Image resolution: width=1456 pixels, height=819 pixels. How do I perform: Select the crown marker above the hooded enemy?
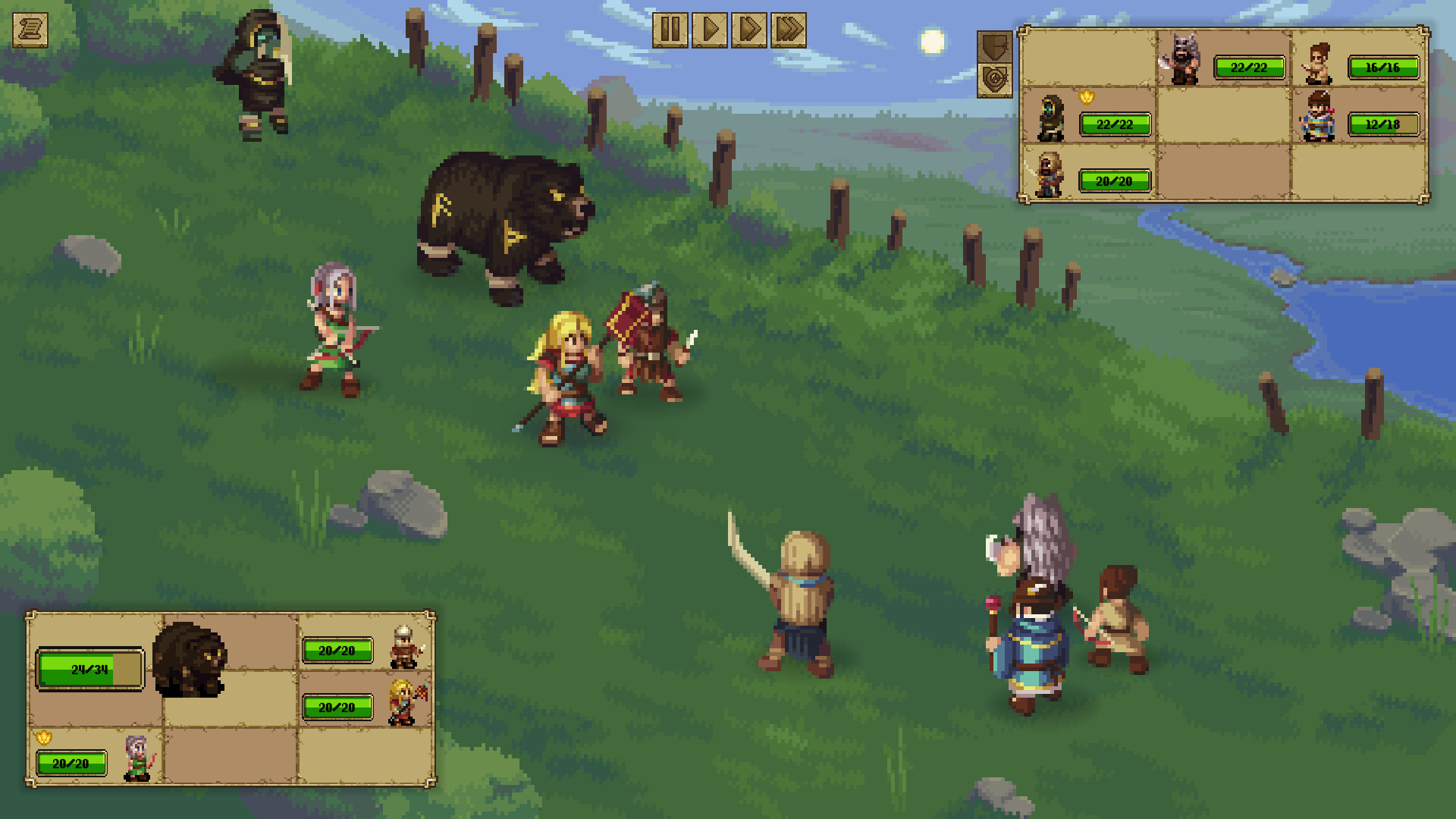(x=1086, y=96)
